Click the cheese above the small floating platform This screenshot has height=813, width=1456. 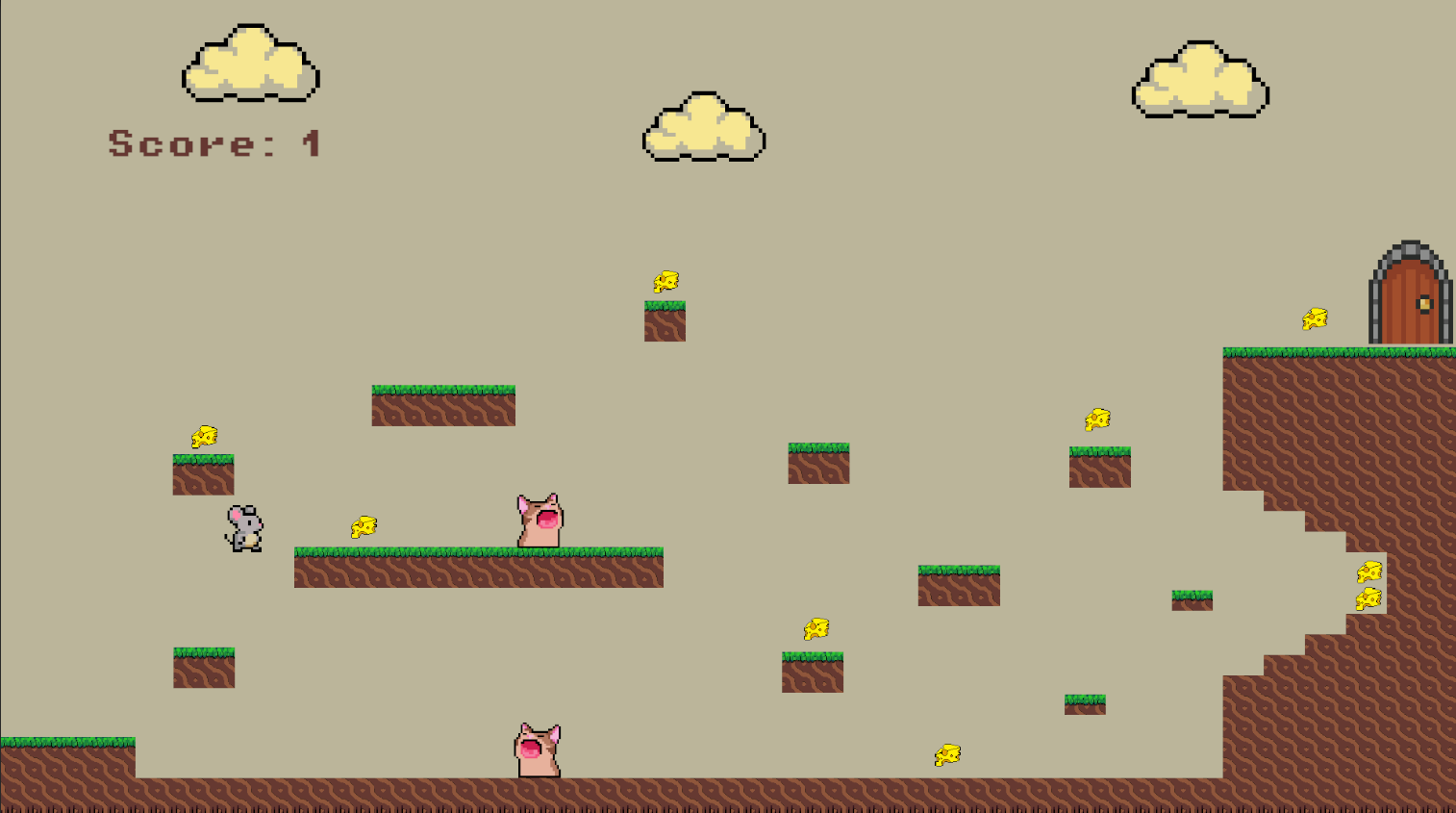coord(665,280)
